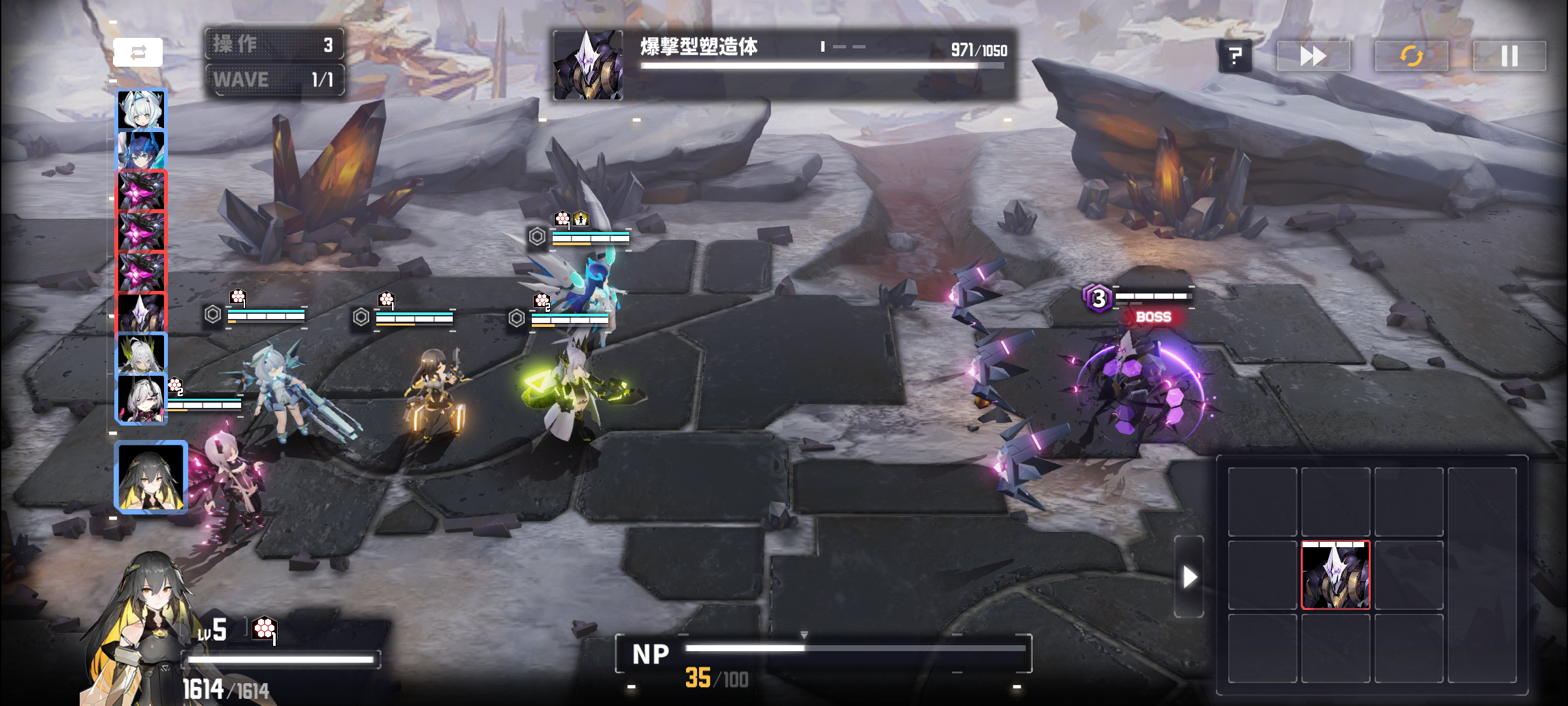Inspect the honeycomb buff icon beside Lv5
The image size is (1568, 706).
(x=264, y=629)
